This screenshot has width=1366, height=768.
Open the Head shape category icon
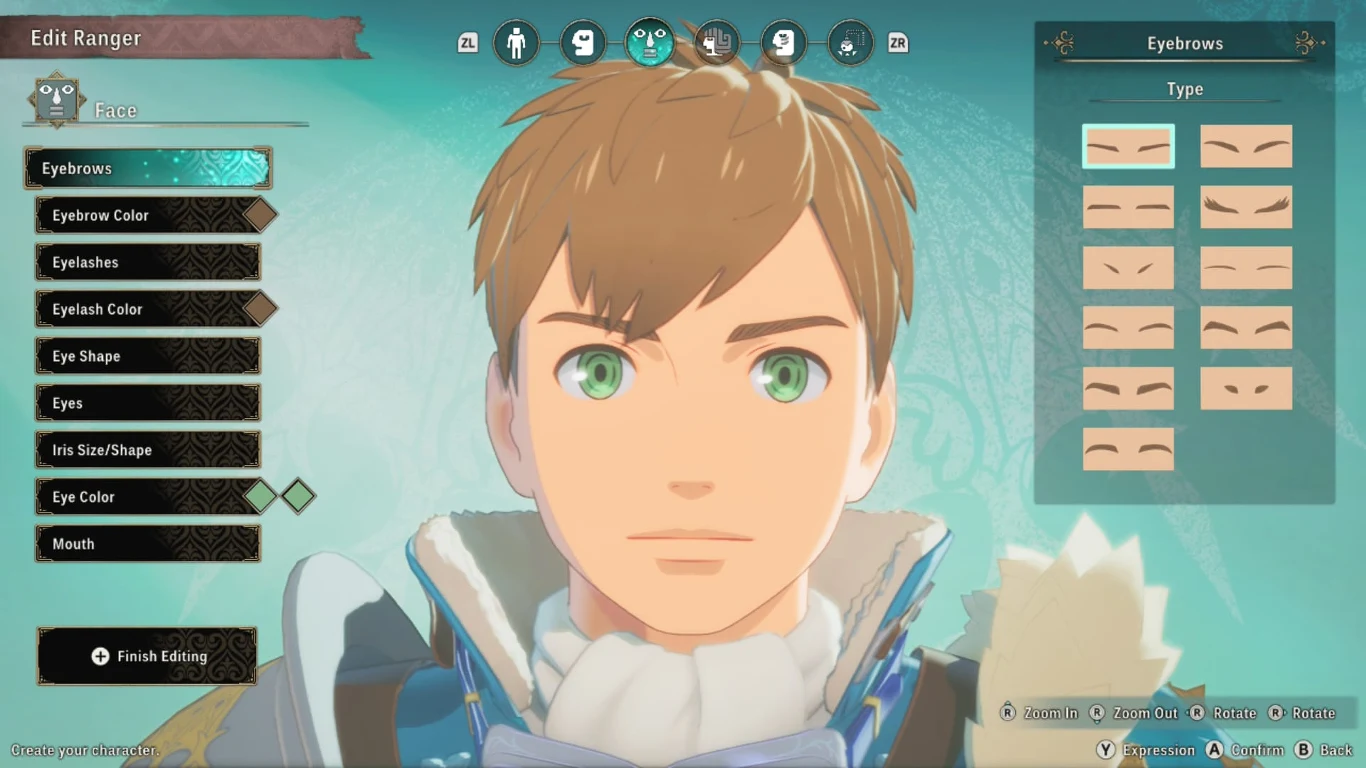coord(583,43)
